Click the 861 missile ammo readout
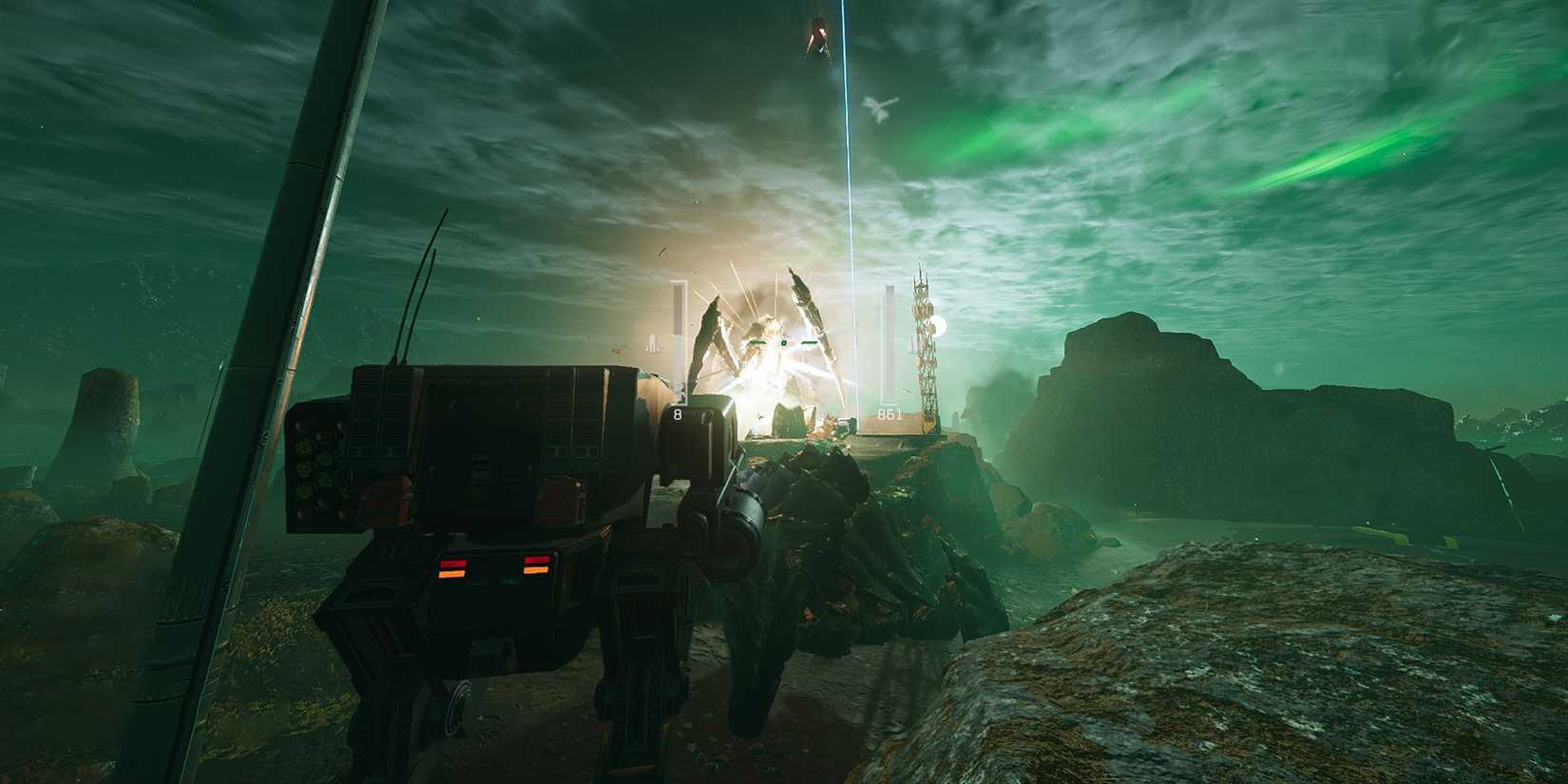1568x784 pixels. click(889, 414)
